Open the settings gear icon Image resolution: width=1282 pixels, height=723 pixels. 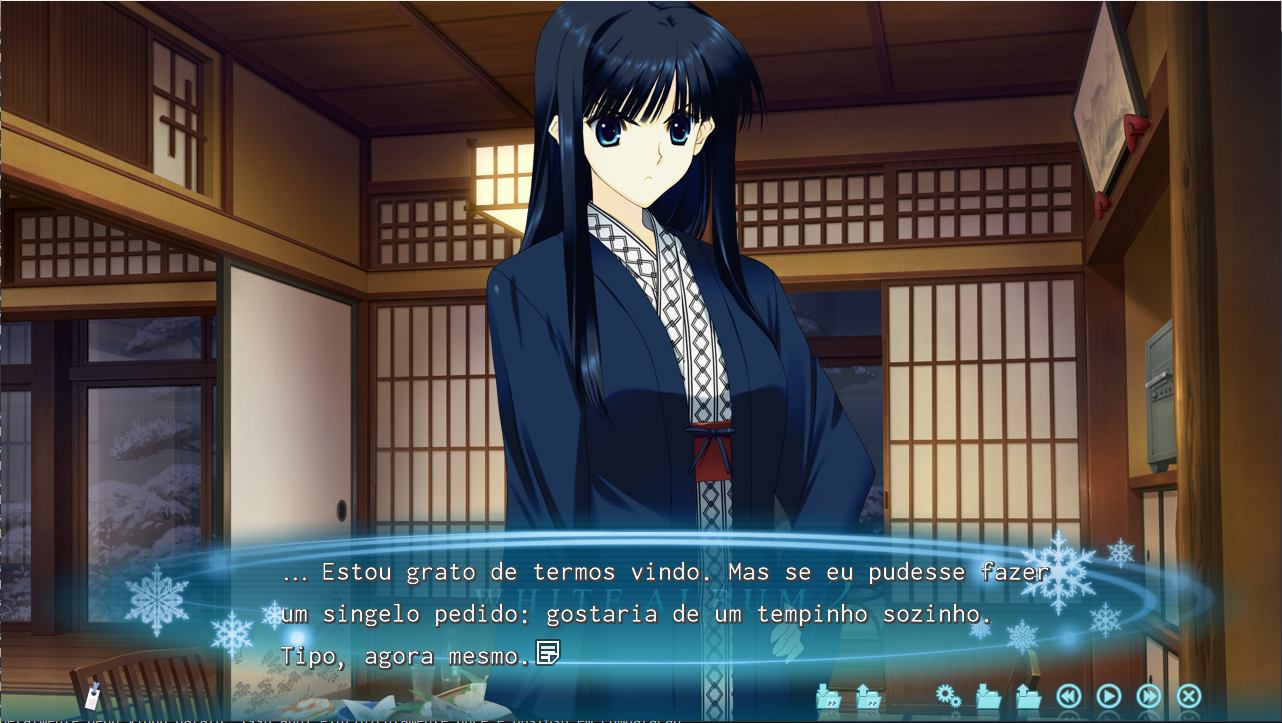[x=946, y=695]
